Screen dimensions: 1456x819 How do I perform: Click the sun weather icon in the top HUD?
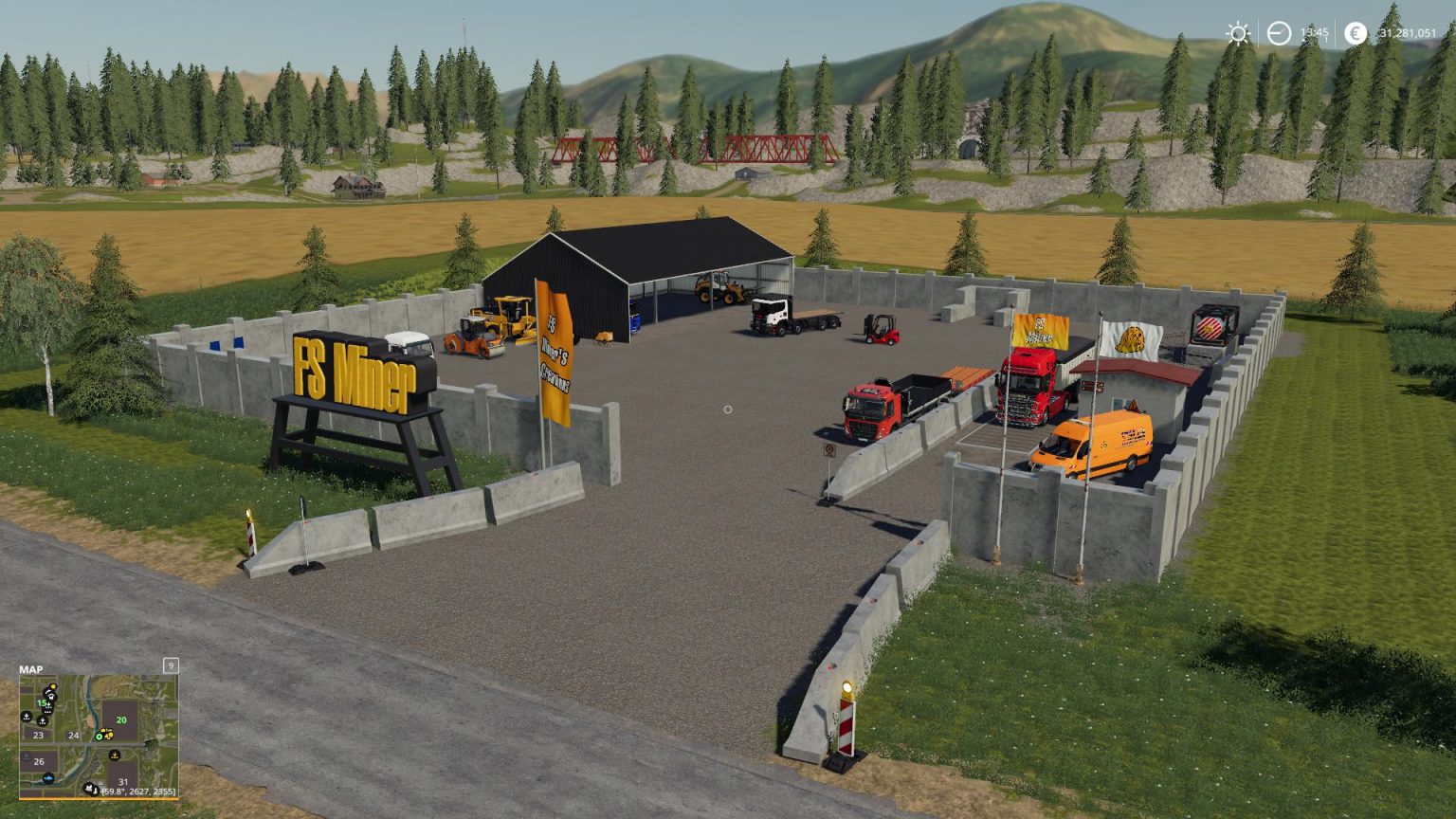[1237, 34]
